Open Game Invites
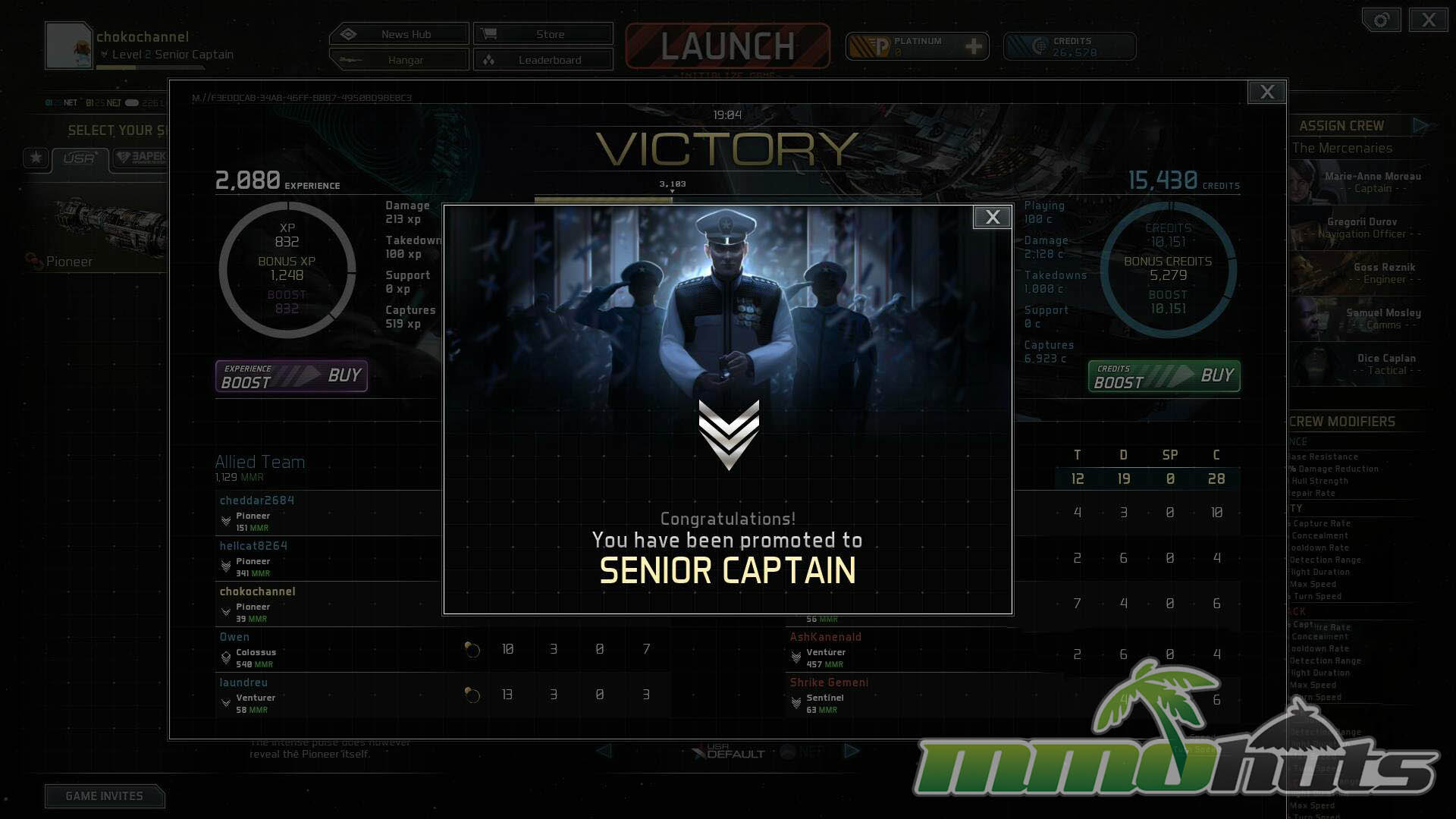 (x=105, y=795)
